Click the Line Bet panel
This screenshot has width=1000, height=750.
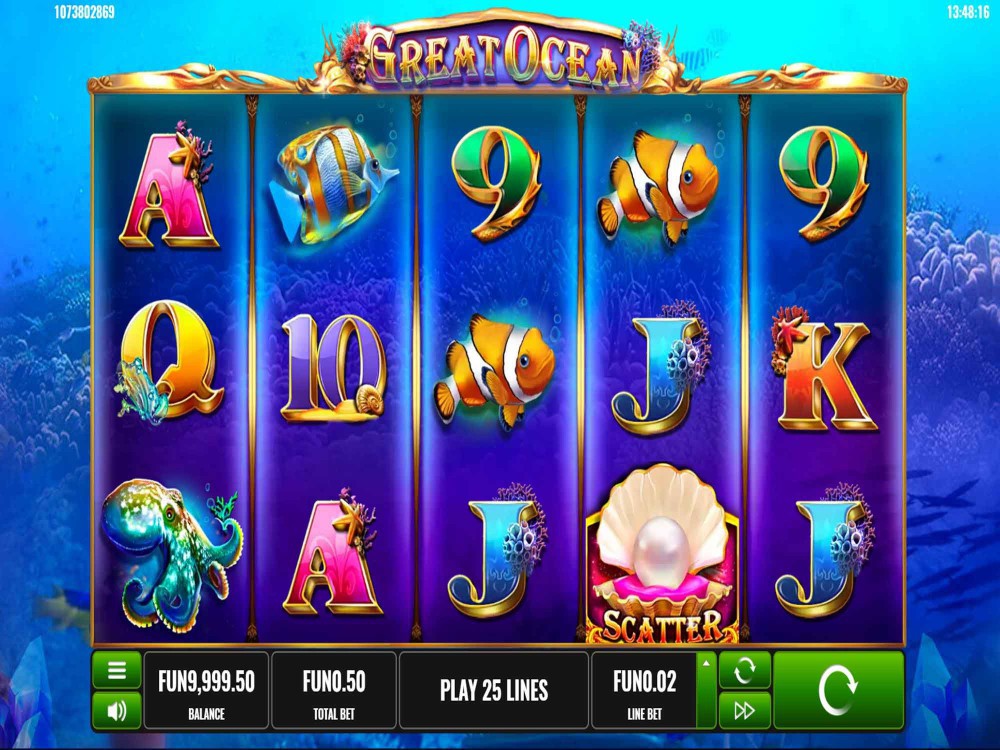click(645, 690)
